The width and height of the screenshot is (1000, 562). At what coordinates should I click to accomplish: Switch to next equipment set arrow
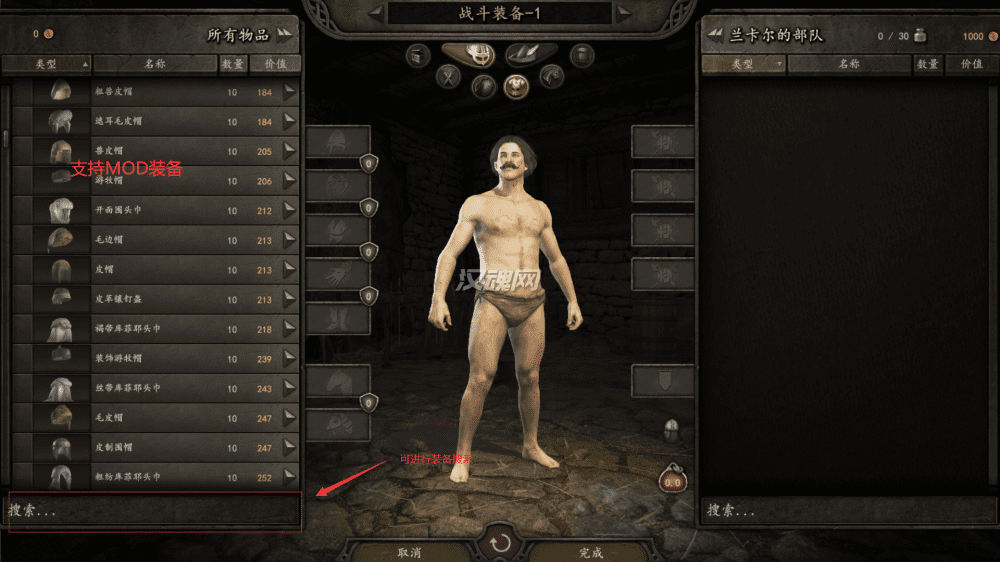(x=624, y=13)
